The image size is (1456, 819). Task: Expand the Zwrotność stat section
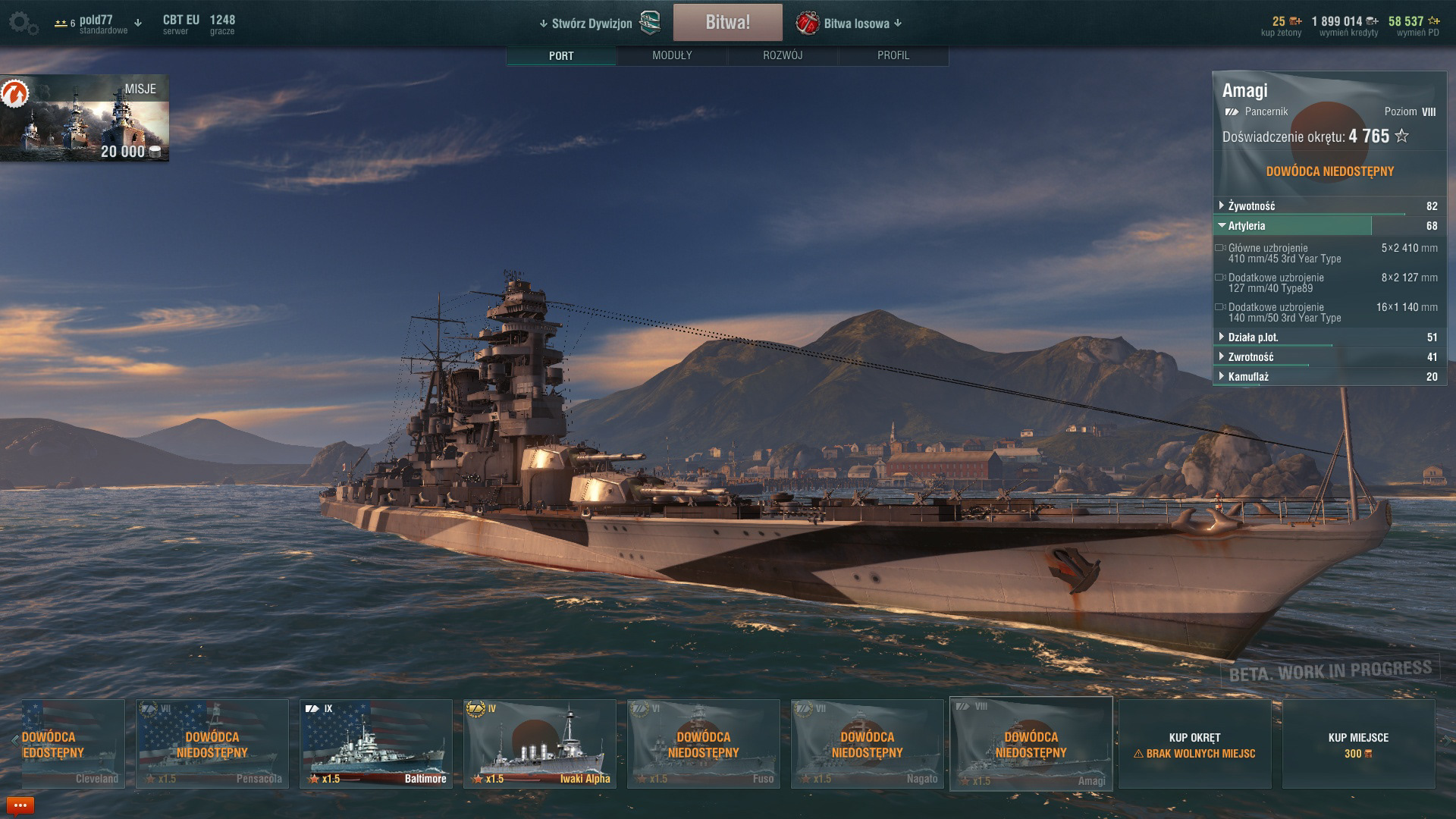[1251, 357]
